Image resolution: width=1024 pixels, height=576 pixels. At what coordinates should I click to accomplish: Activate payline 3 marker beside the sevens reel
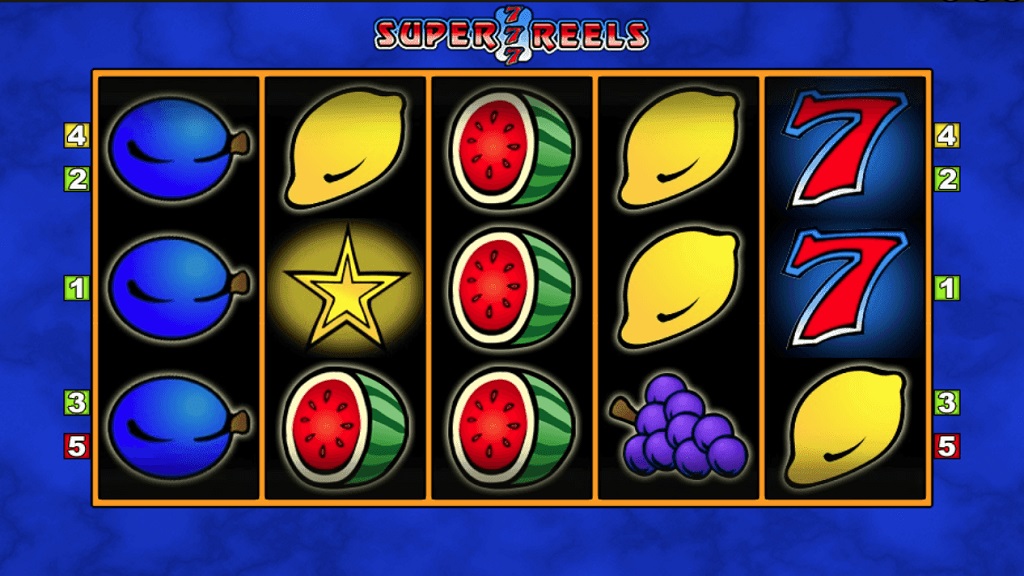[946, 403]
